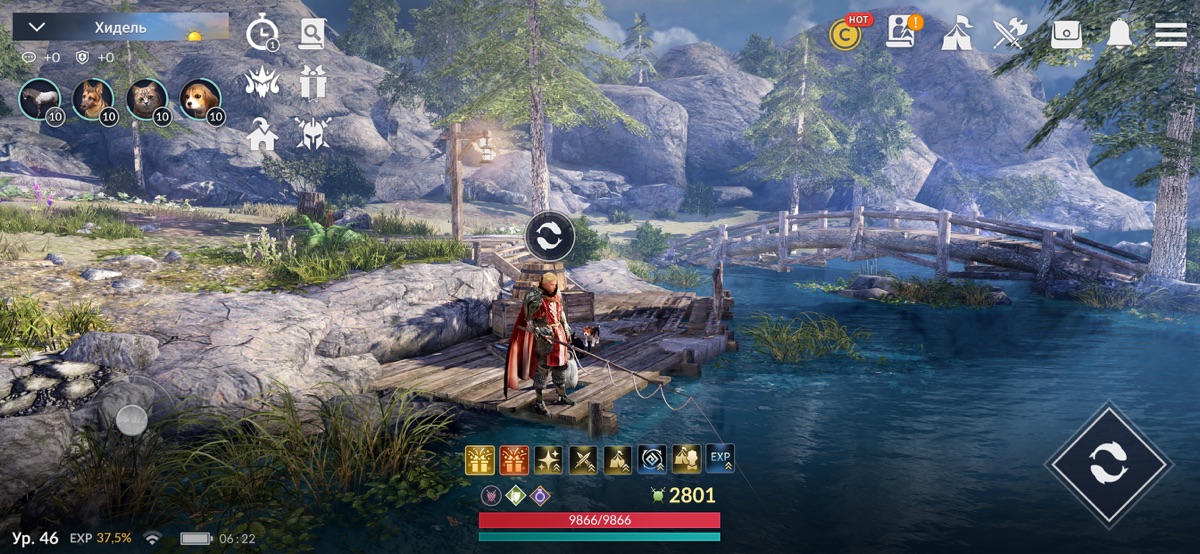1200x554 pixels.
Task: Open the stopwatch timer icon
Action: pyautogui.click(x=262, y=33)
